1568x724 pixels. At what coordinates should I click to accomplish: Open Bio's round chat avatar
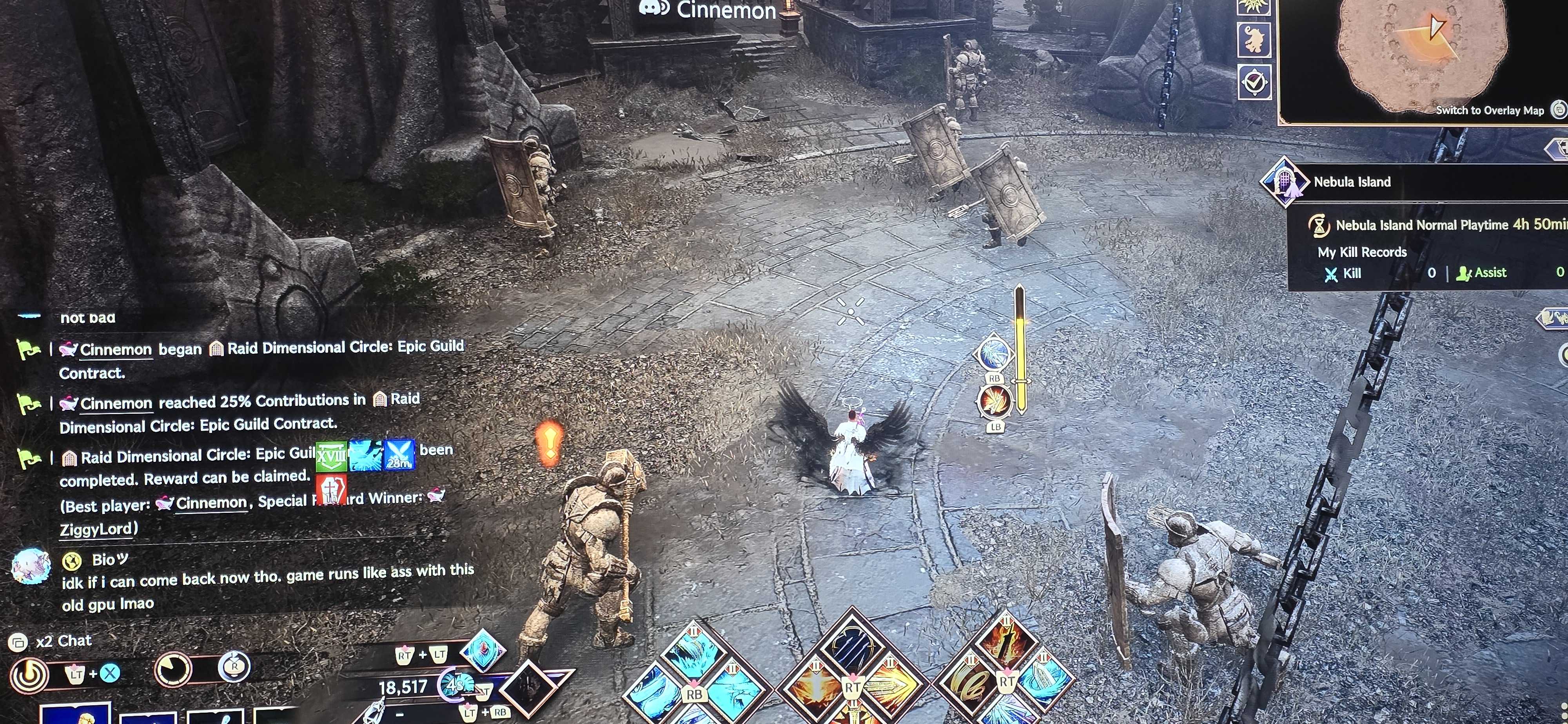click(x=31, y=565)
